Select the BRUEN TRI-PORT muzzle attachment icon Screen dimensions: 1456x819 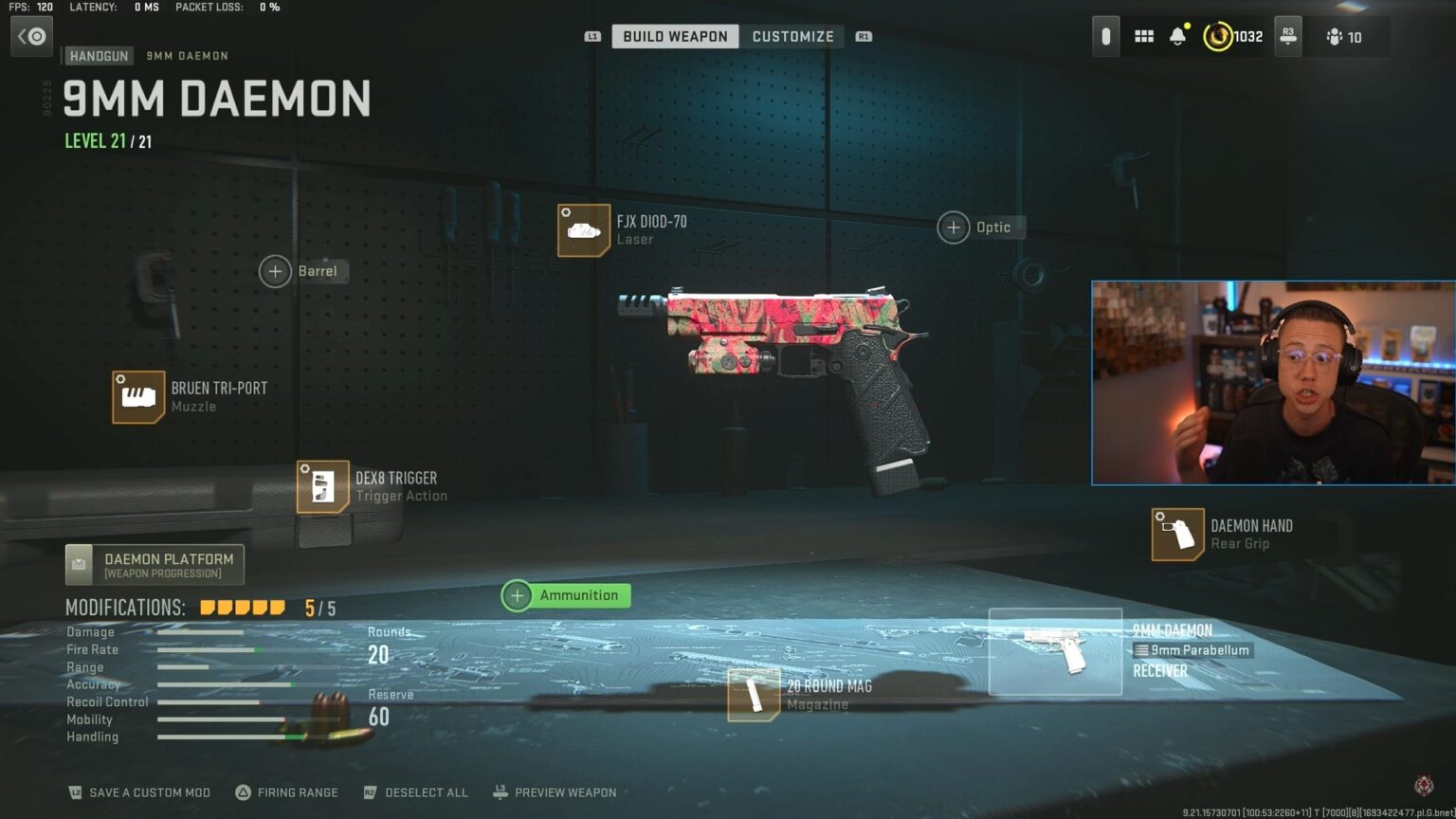click(x=138, y=396)
